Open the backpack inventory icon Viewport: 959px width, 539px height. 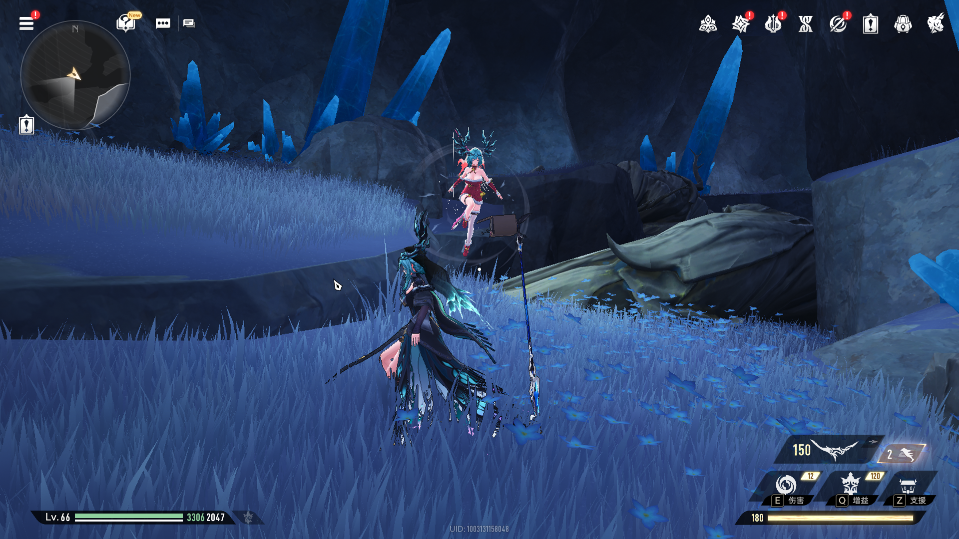902,23
